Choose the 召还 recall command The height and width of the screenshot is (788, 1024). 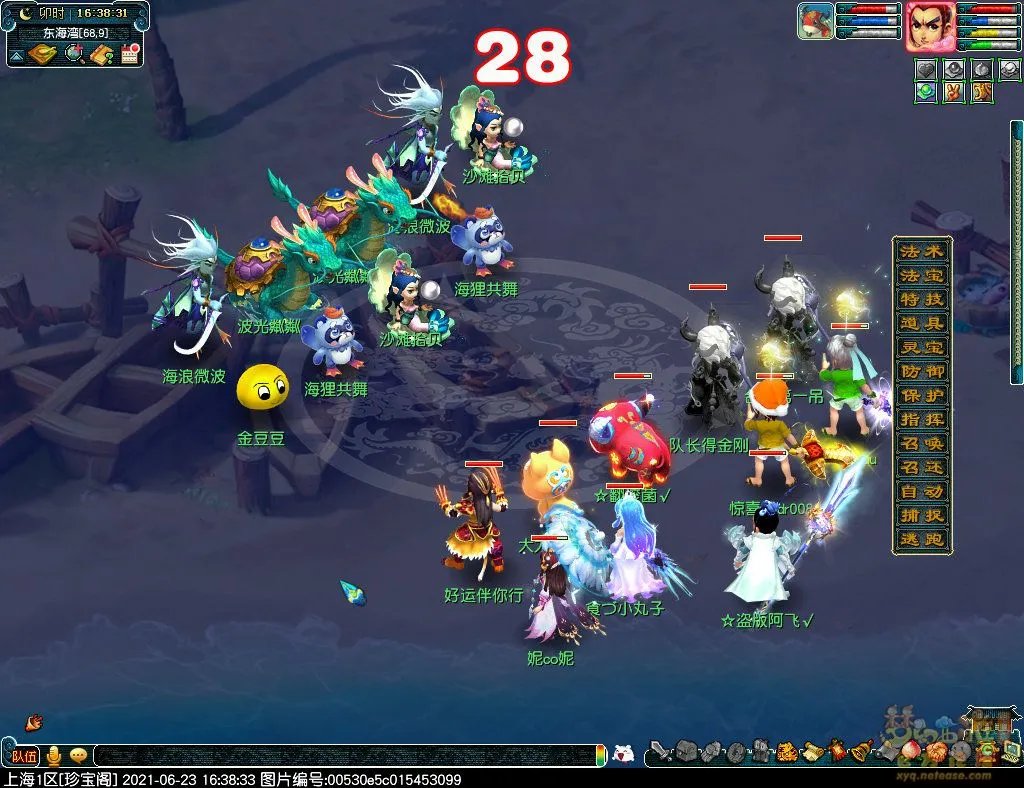tap(921, 467)
